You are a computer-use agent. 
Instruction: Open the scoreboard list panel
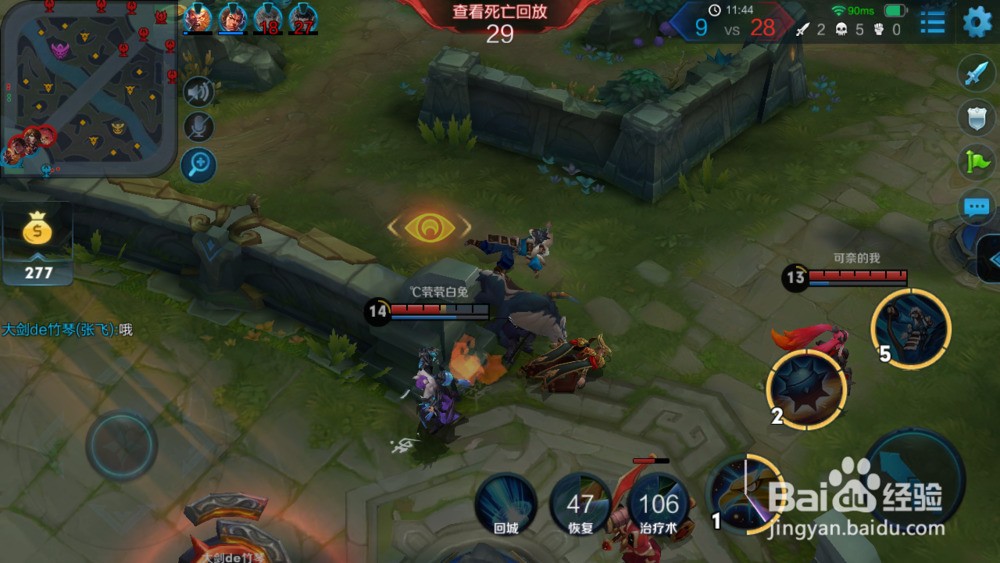[x=933, y=22]
